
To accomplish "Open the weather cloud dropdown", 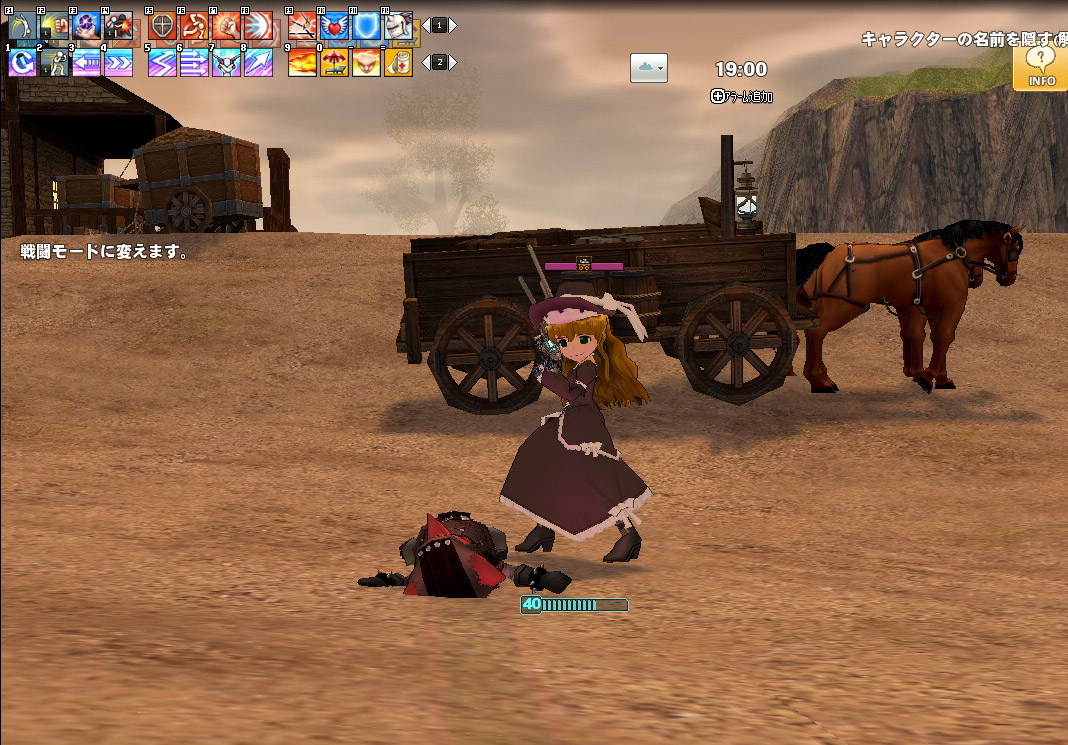I will [x=648, y=67].
